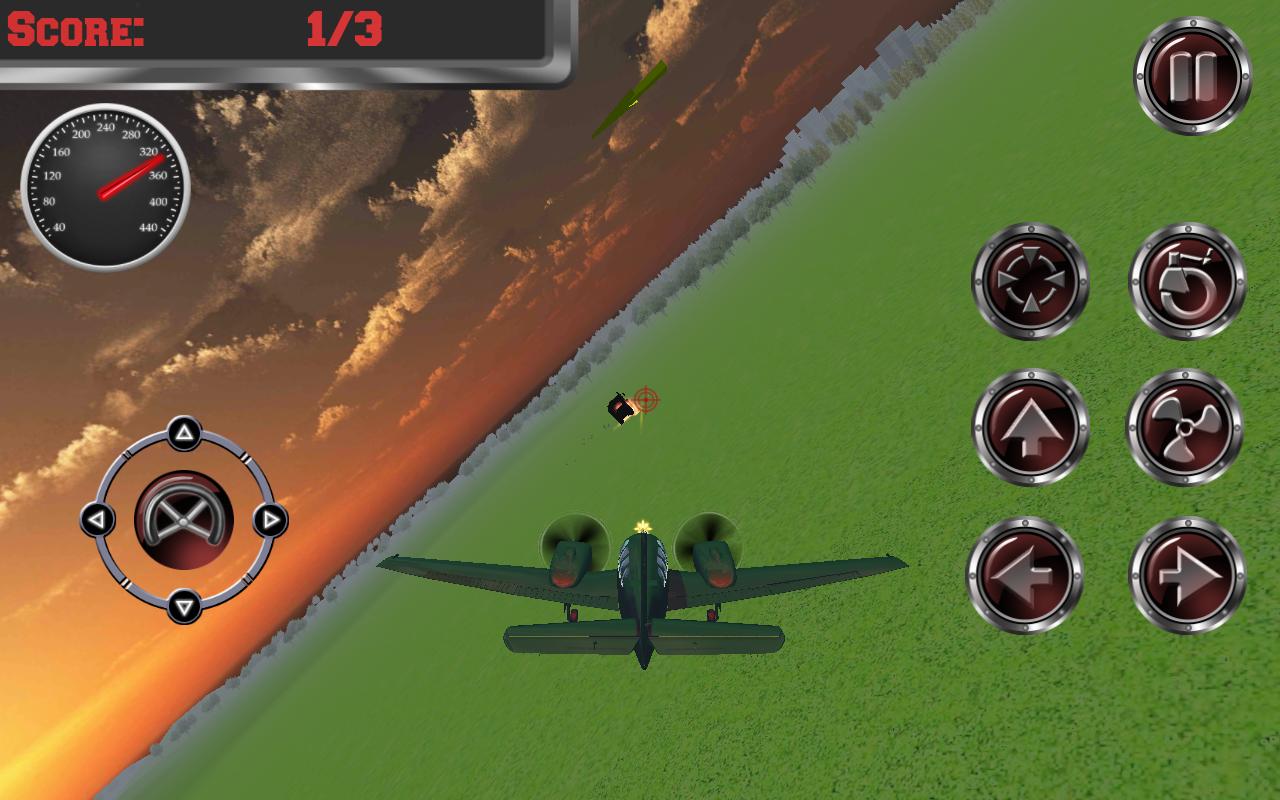Click the speedometer needle

click(x=130, y=175)
